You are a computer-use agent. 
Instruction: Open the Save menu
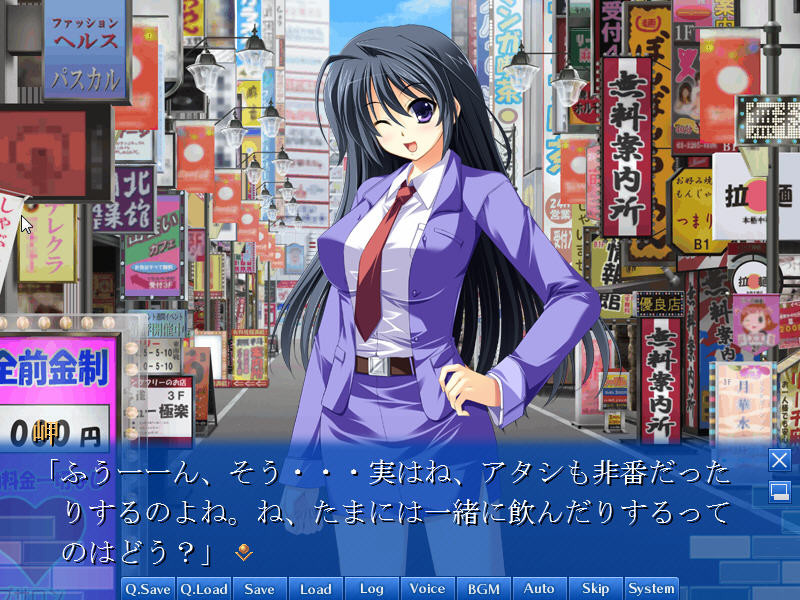[x=260, y=589]
